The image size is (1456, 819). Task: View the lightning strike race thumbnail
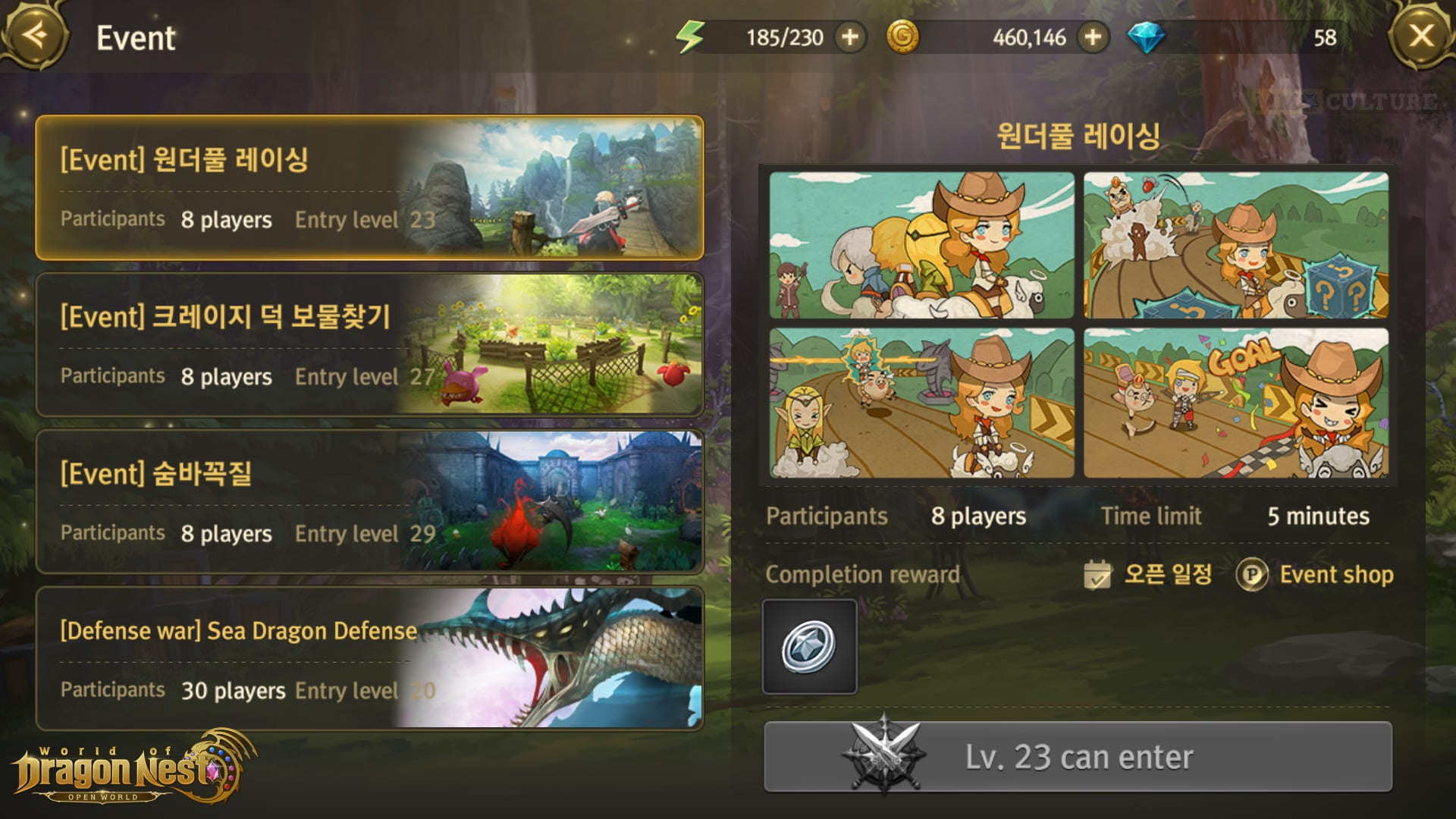tap(921, 403)
